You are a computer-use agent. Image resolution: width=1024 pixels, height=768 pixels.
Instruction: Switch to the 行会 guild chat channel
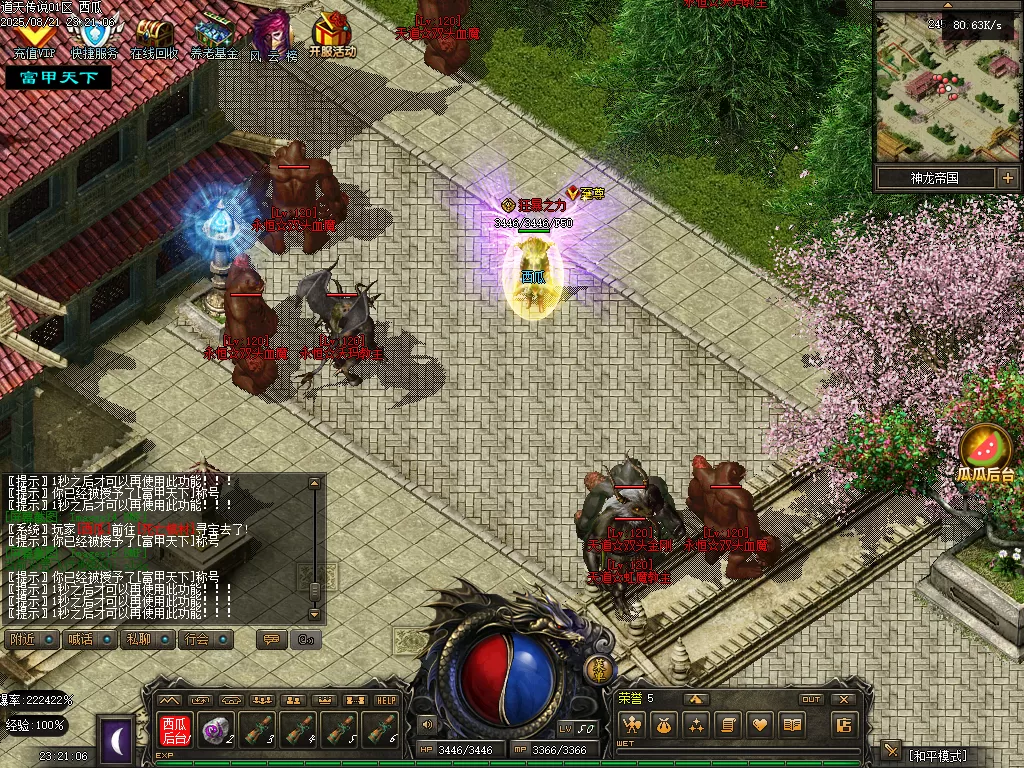click(x=206, y=639)
